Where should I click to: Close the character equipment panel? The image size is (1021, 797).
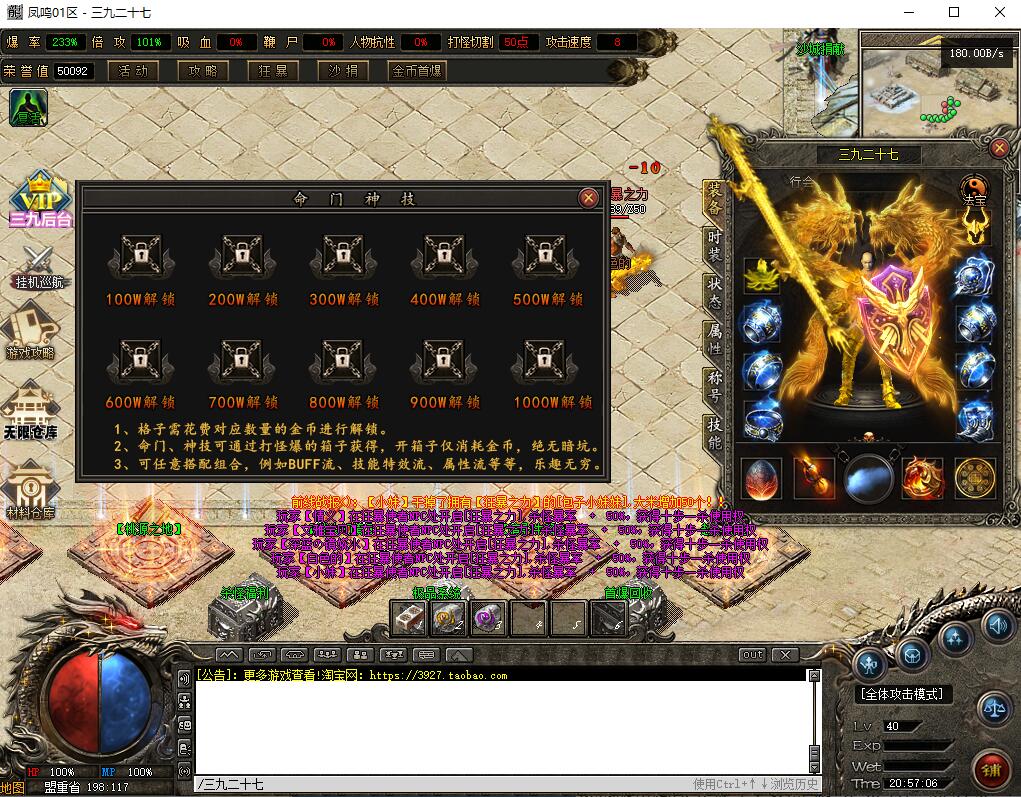(x=999, y=148)
